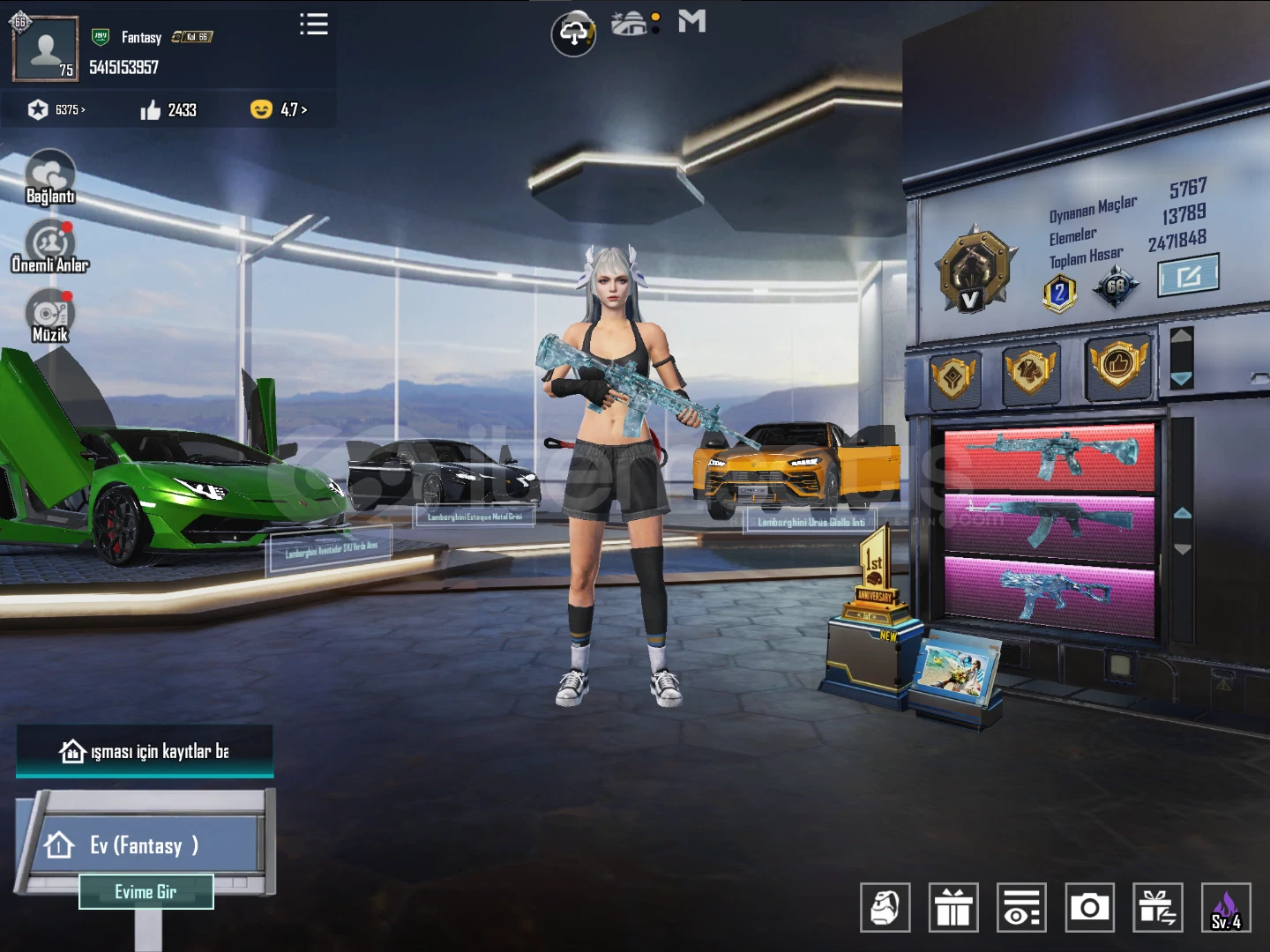
Task: Open the Sv. 4 purple flame event icon
Action: click(x=1228, y=907)
